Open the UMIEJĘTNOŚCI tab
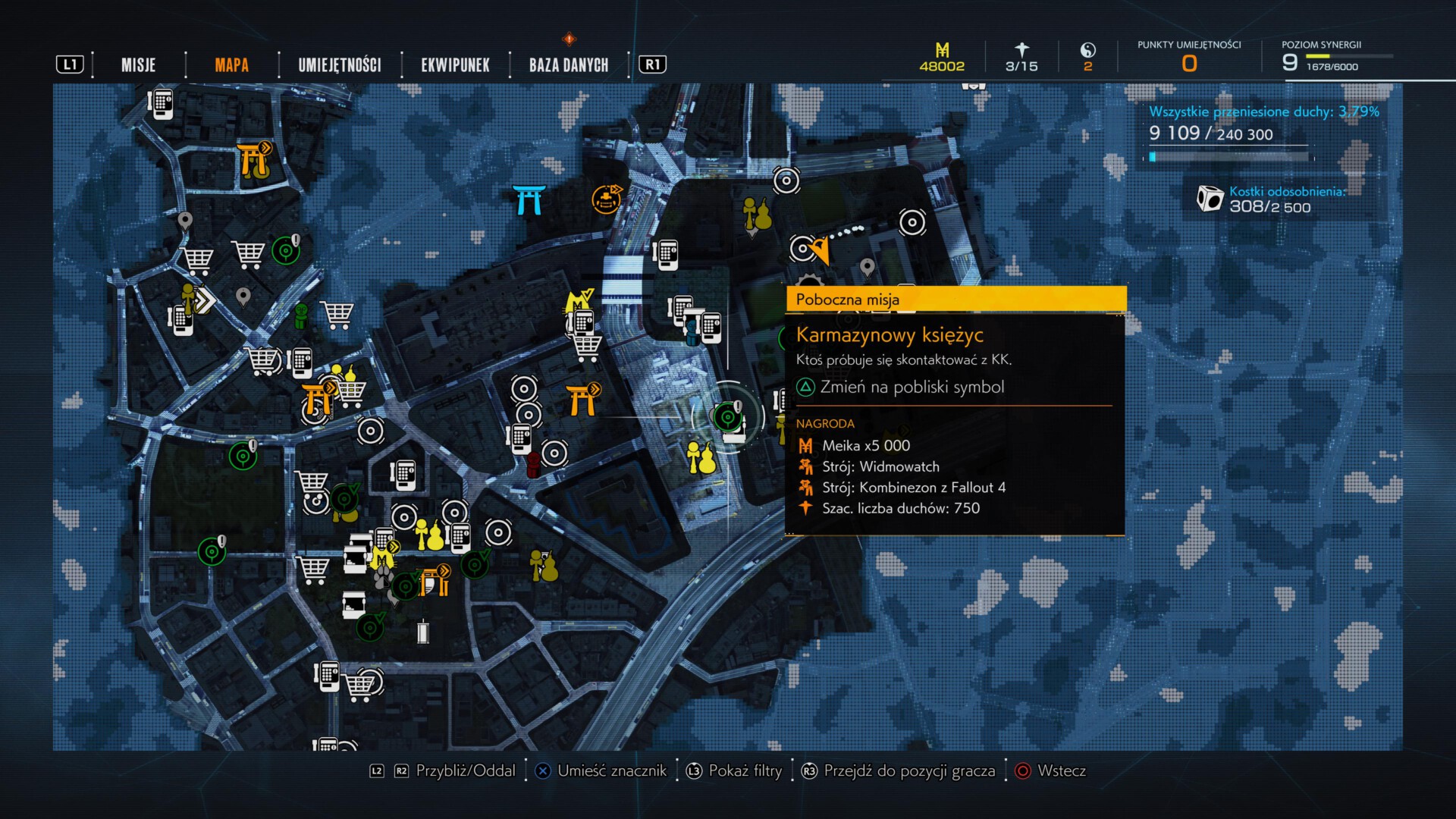 [x=340, y=65]
